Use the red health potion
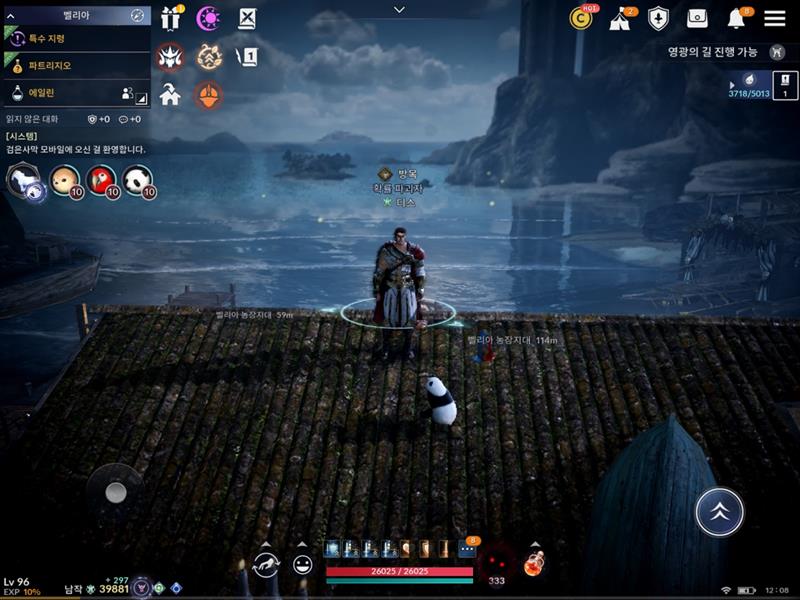The image size is (800, 600). 538,565
